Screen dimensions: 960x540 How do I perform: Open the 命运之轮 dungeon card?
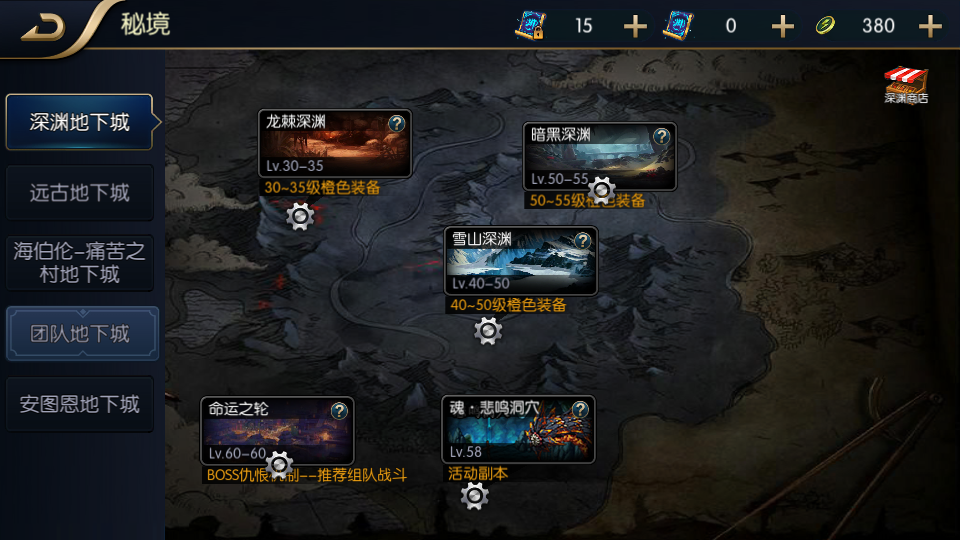tap(266, 432)
